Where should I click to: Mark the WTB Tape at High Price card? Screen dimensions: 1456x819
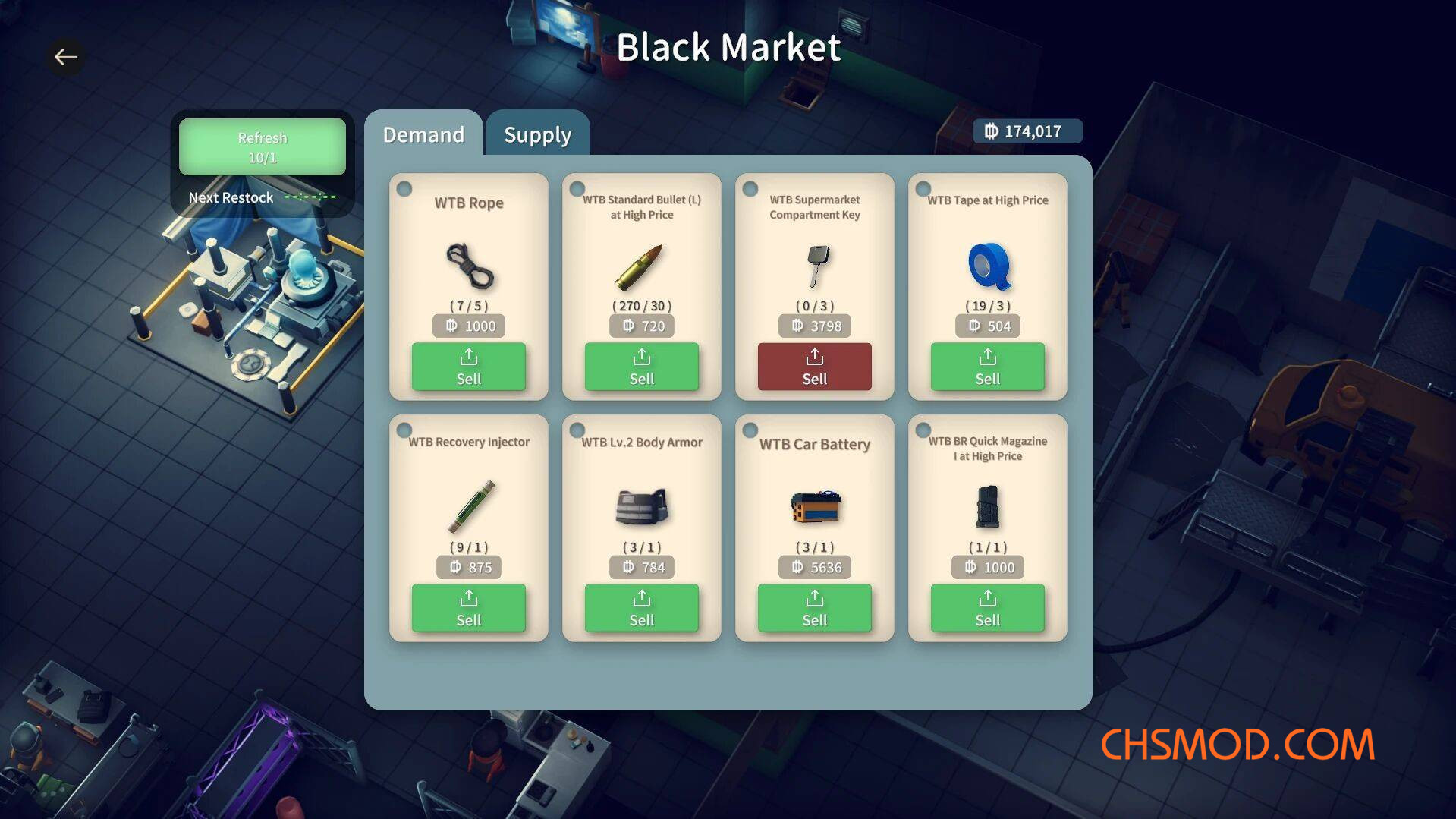coord(923,188)
